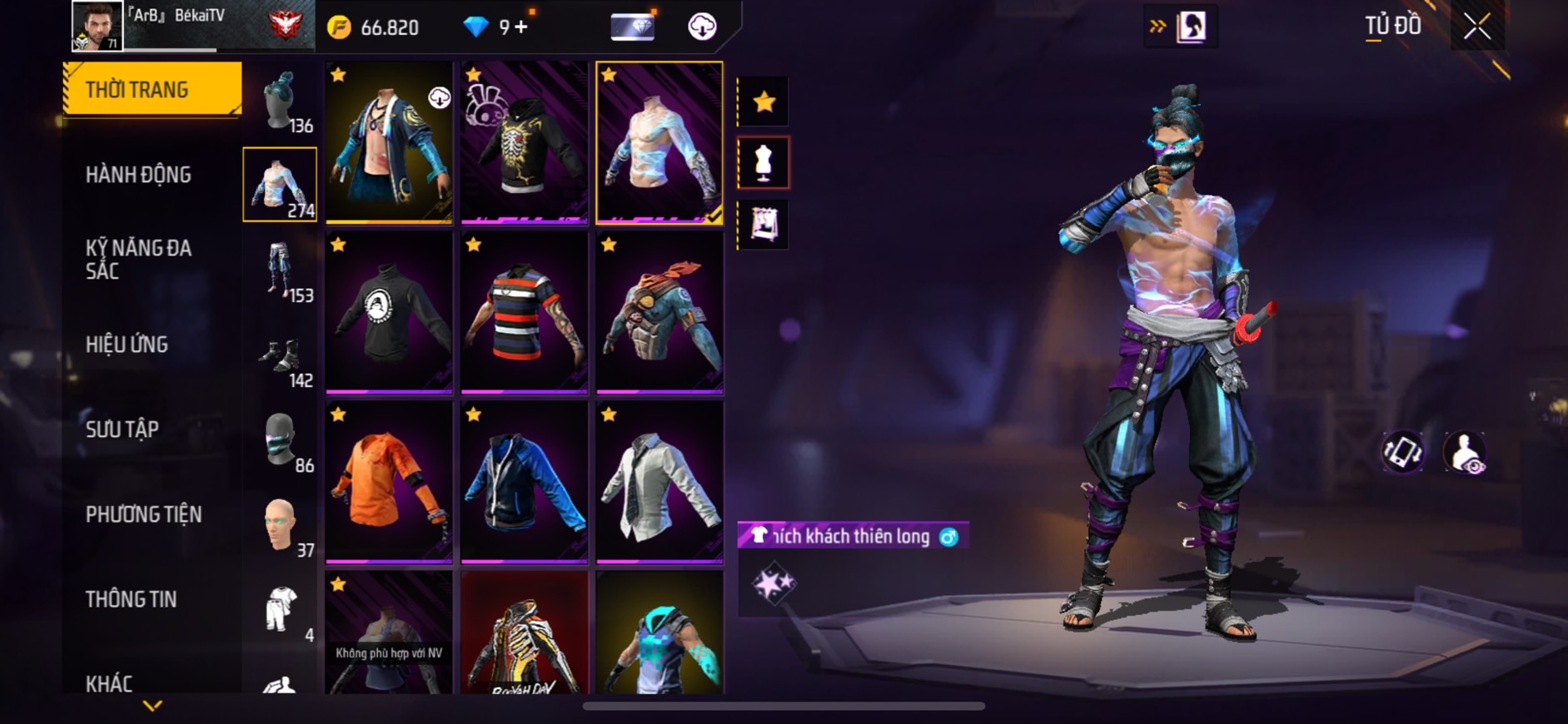Go to the HIỆU ỨNG section
The height and width of the screenshot is (724, 1568).
point(127,345)
